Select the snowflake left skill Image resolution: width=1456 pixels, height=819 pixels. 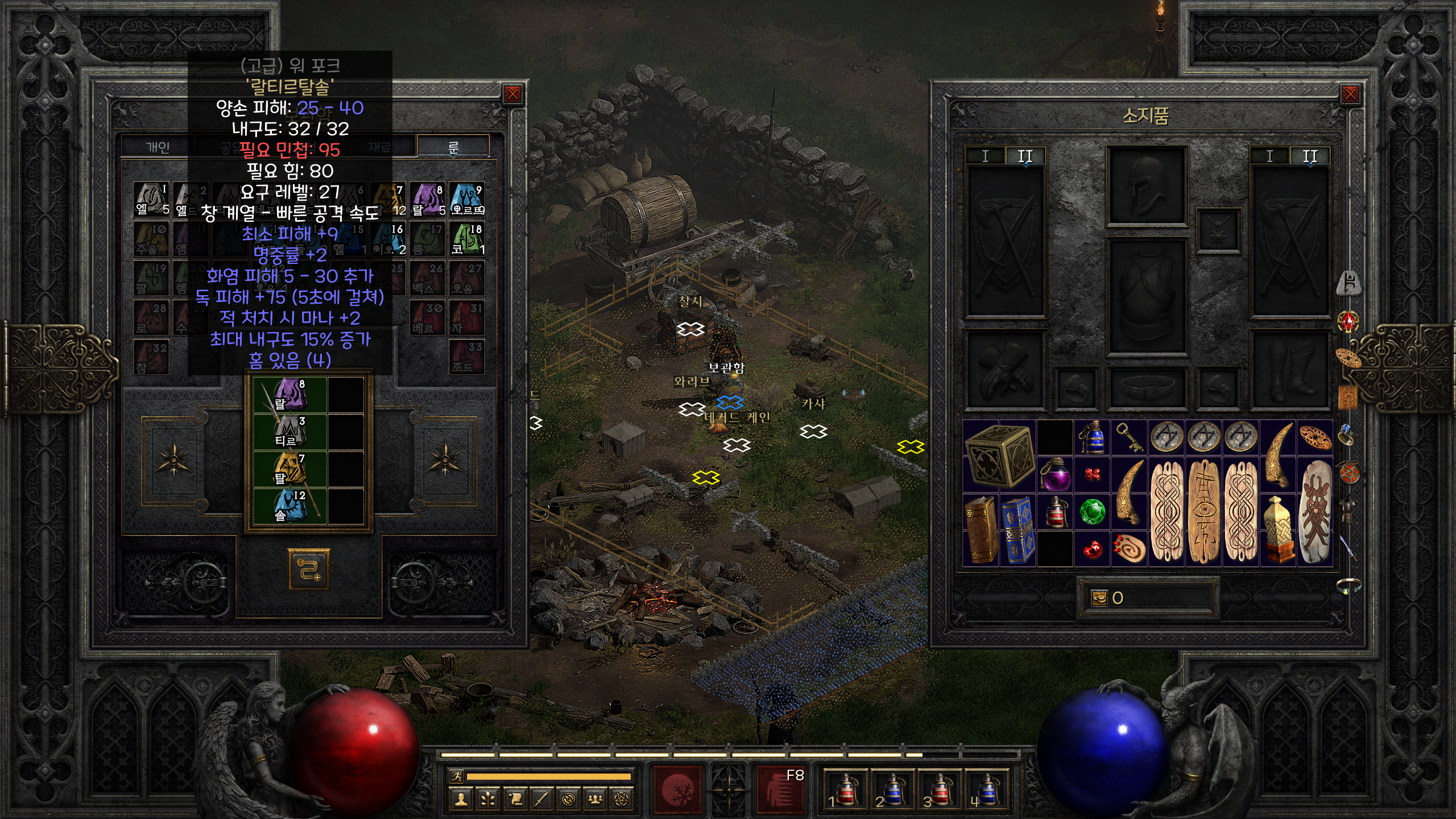point(679,790)
